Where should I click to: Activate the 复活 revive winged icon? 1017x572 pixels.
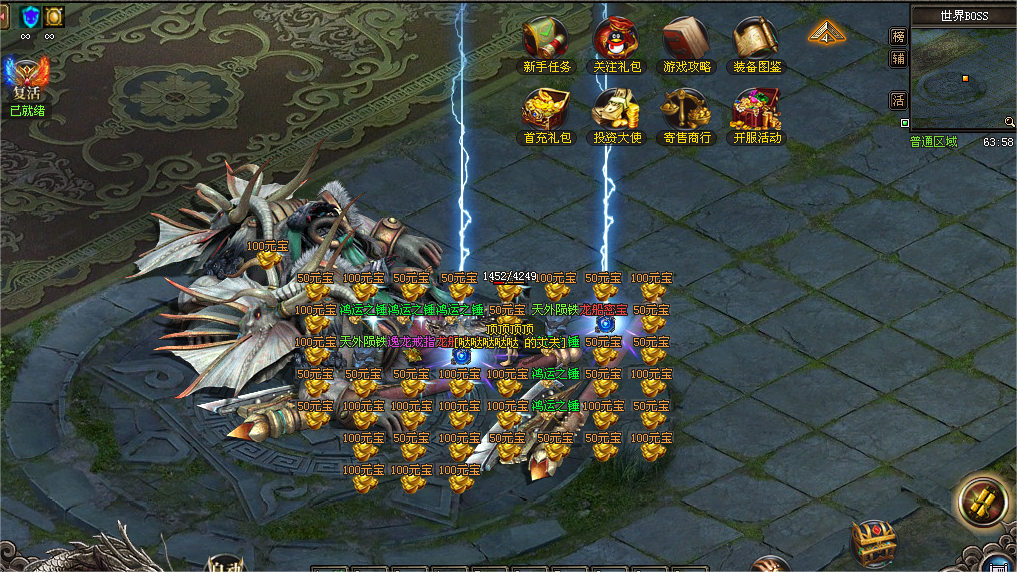tap(27, 80)
